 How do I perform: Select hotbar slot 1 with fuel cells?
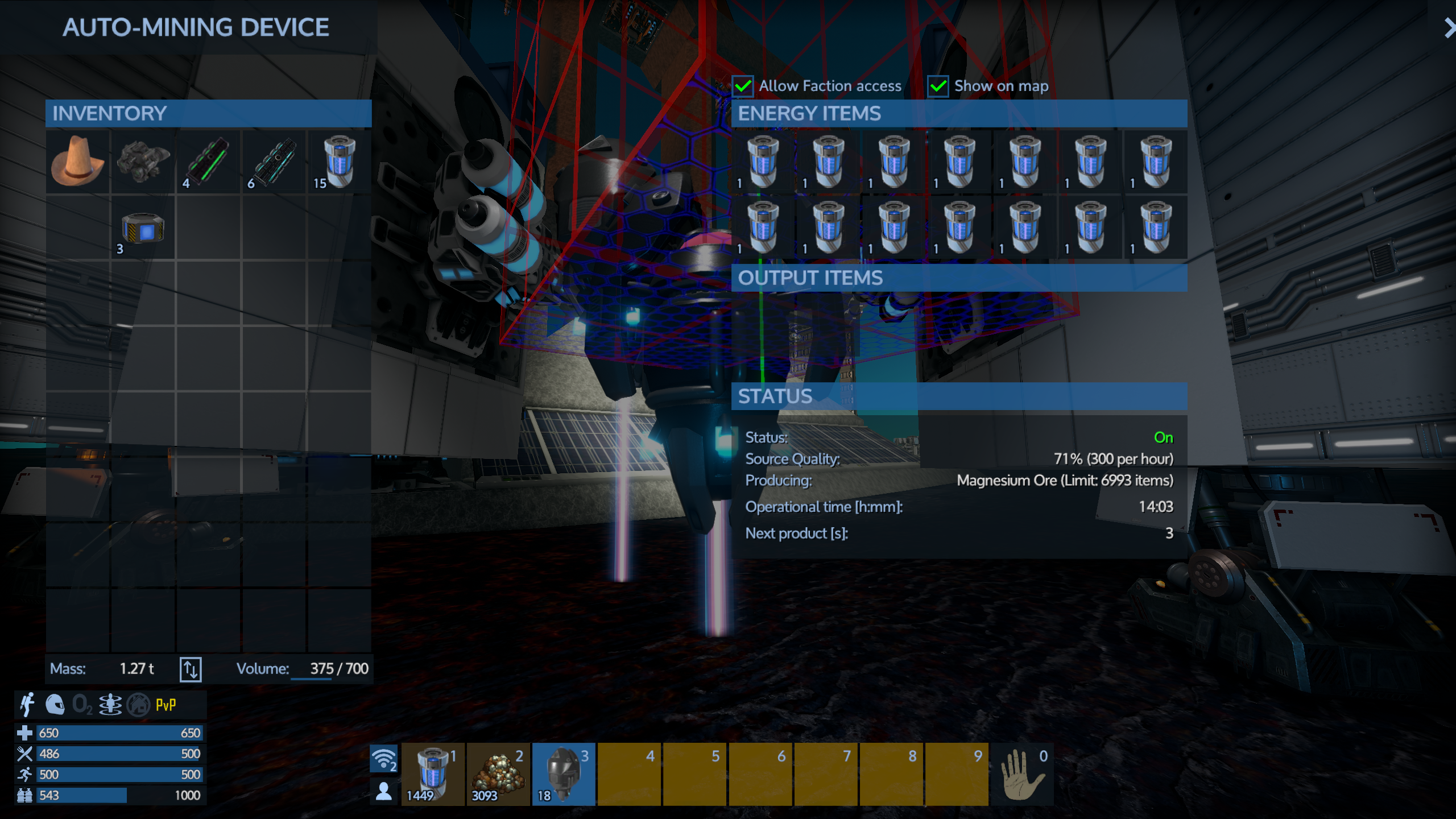click(x=433, y=773)
